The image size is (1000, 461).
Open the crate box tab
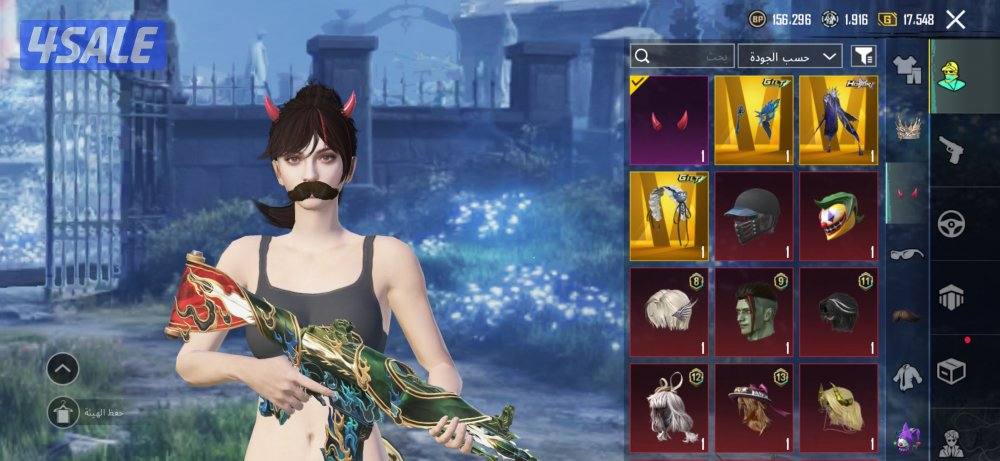tap(951, 370)
